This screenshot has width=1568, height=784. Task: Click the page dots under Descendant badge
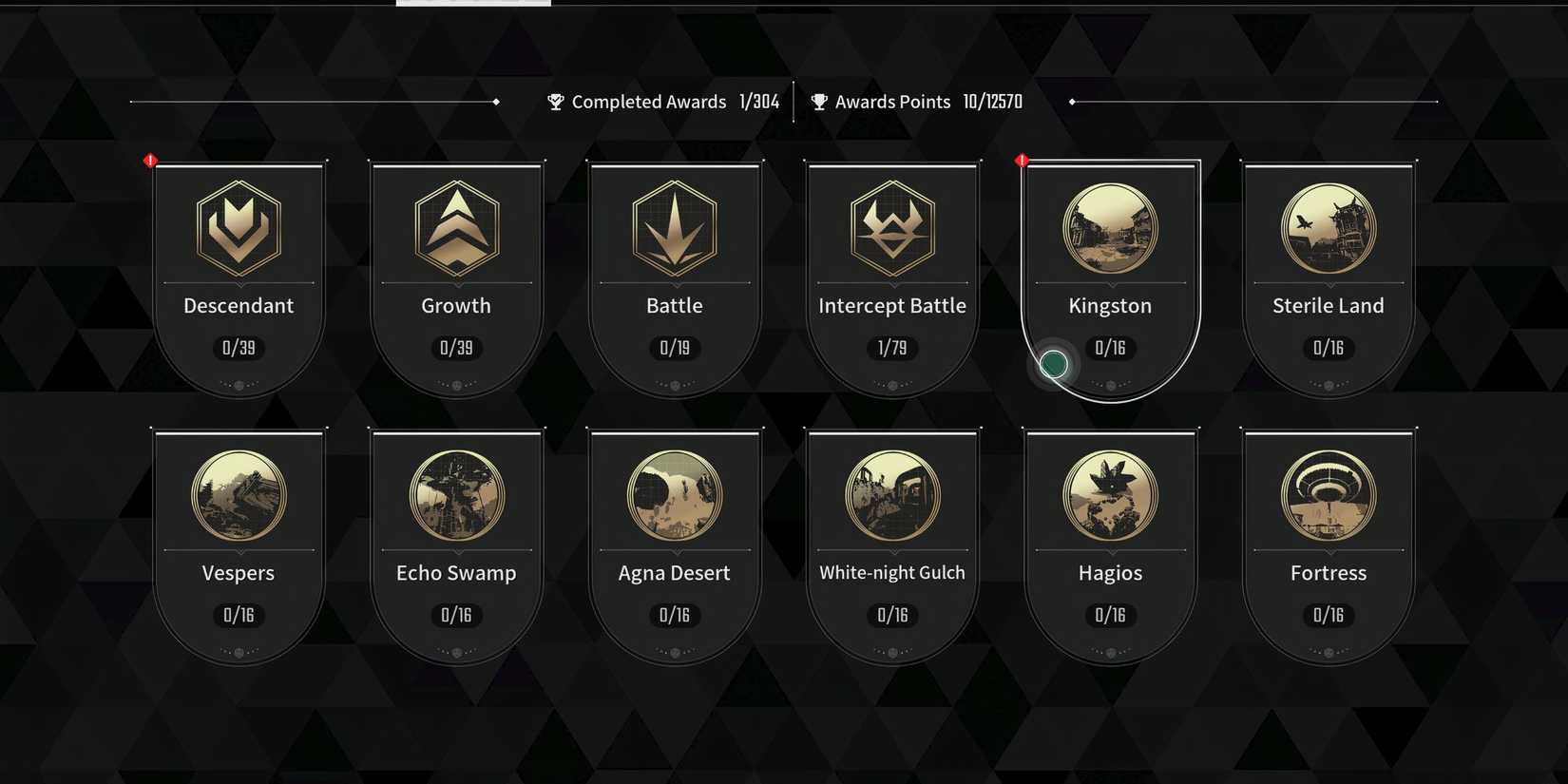[238, 385]
